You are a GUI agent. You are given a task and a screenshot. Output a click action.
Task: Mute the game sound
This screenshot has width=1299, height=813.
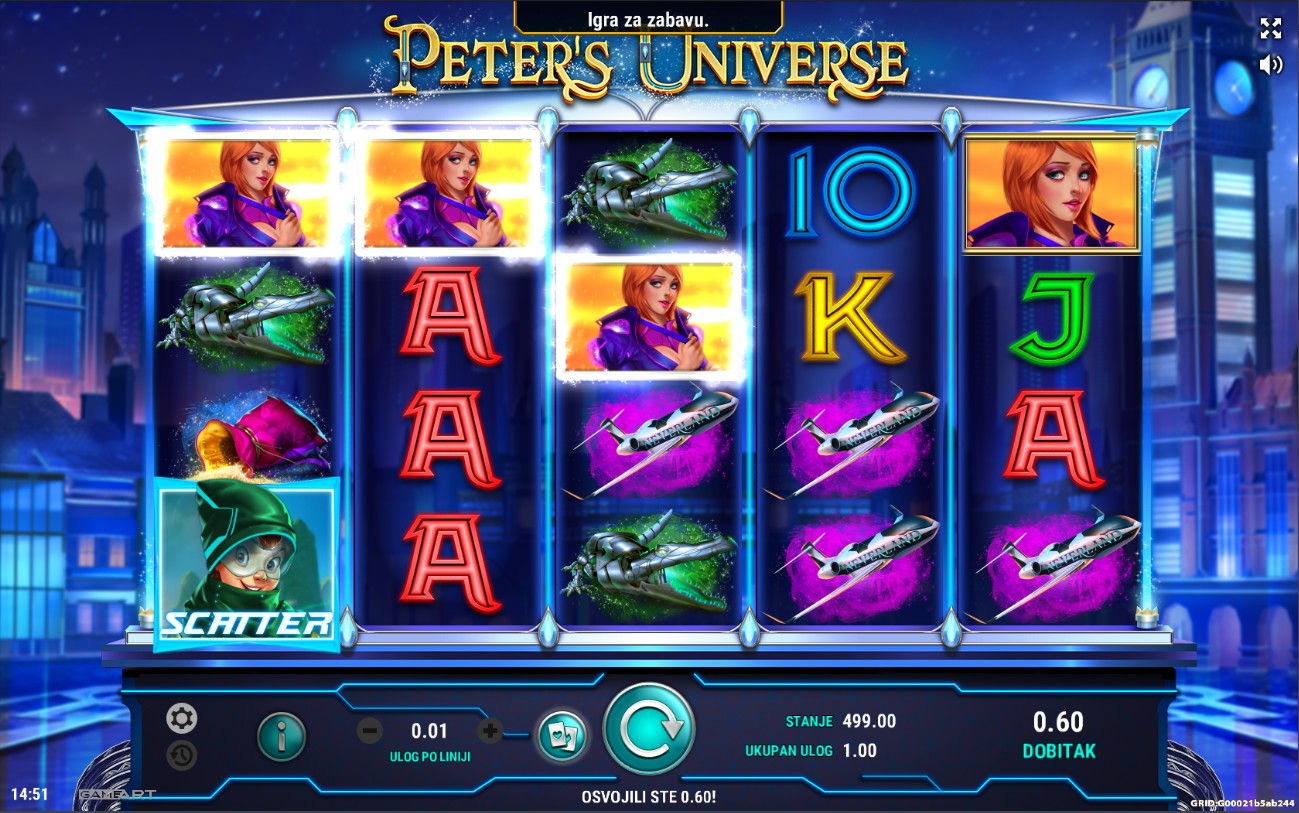coord(1270,65)
